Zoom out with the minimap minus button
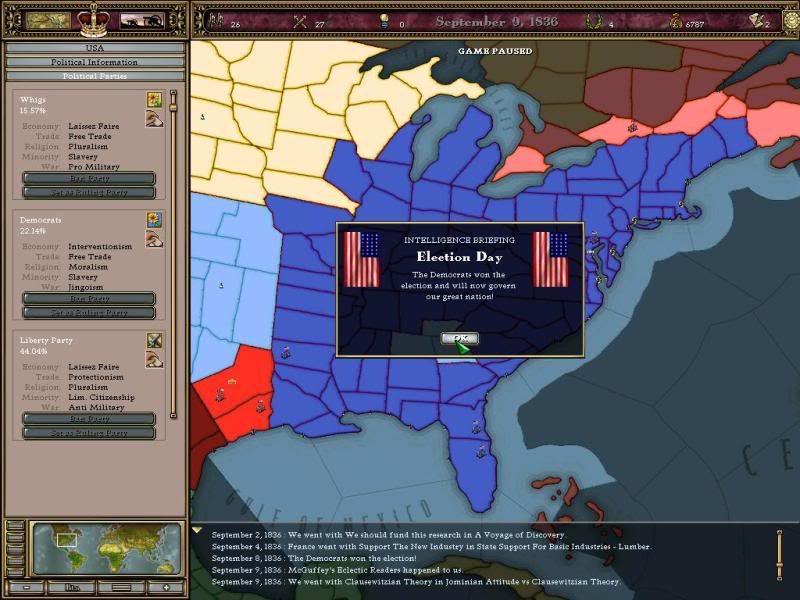The height and width of the screenshot is (600, 800). pyautogui.click(x=27, y=587)
